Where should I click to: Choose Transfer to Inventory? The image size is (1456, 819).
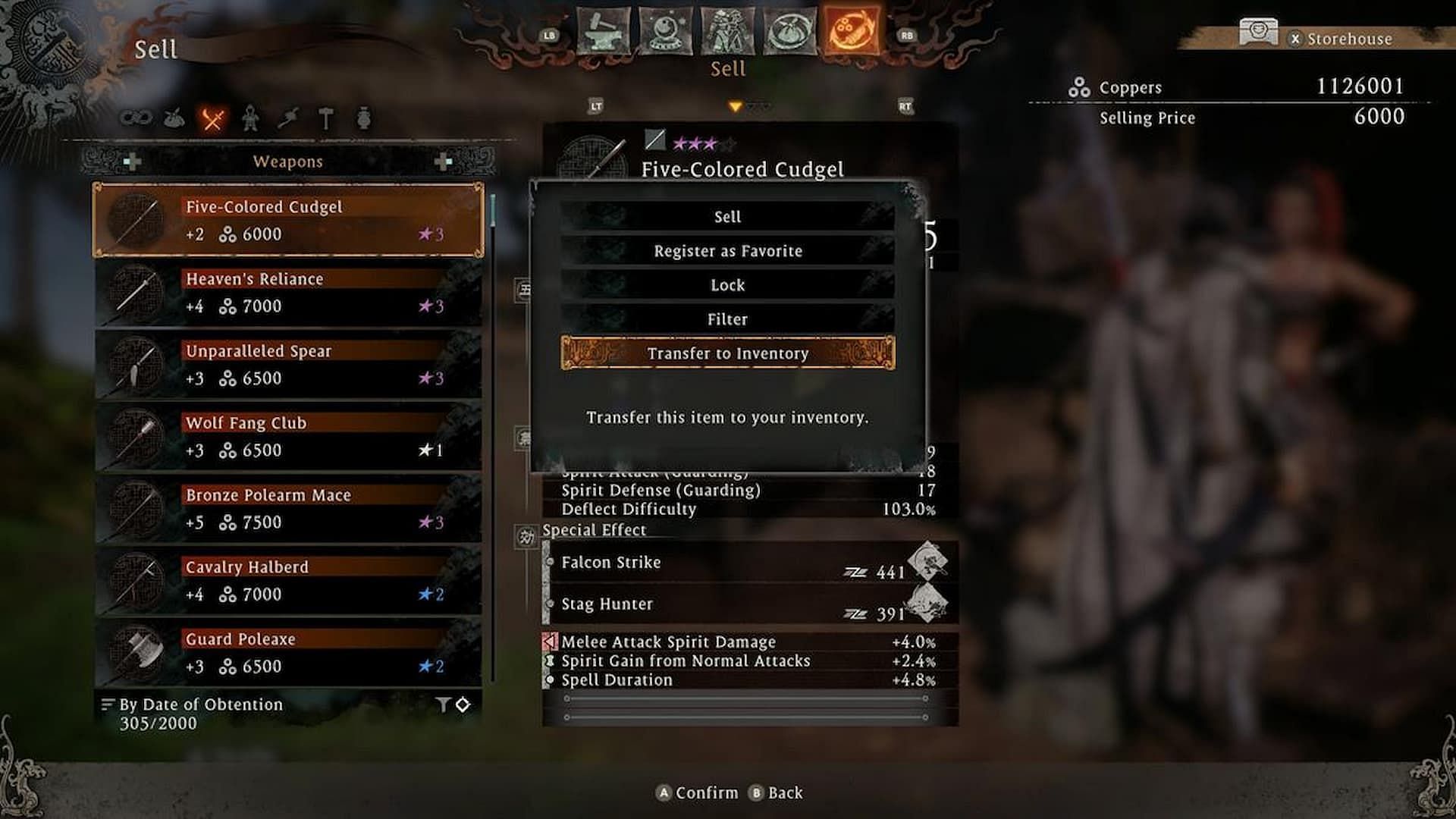[727, 353]
